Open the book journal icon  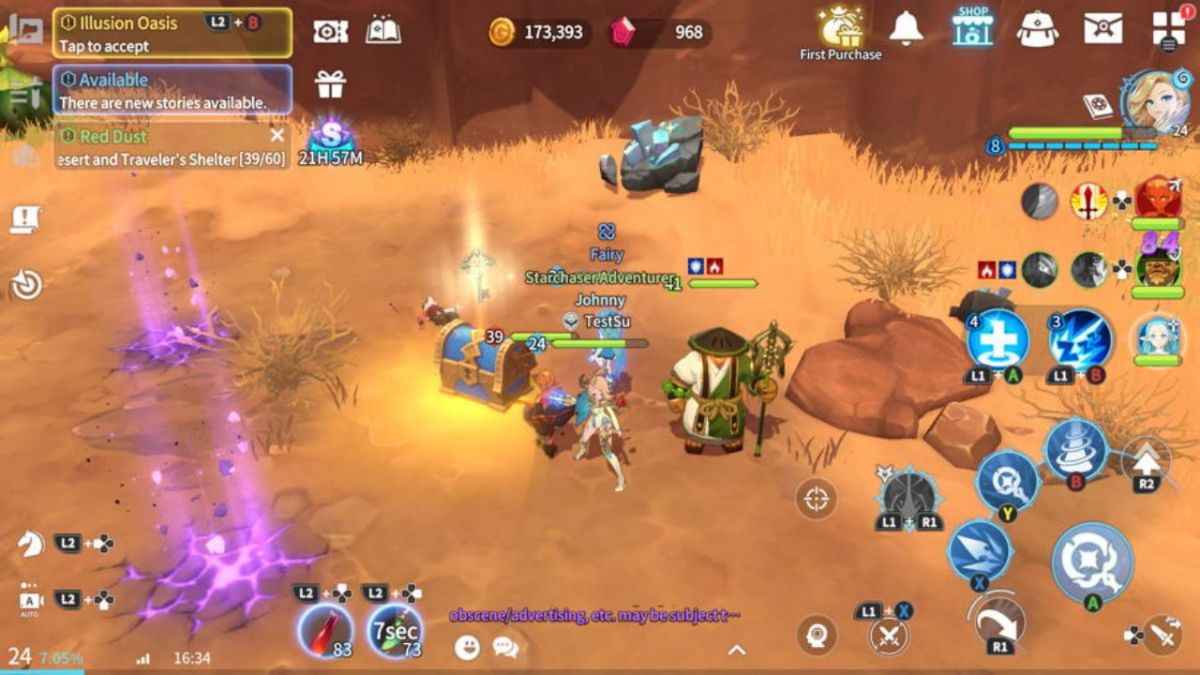(x=383, y=31)
